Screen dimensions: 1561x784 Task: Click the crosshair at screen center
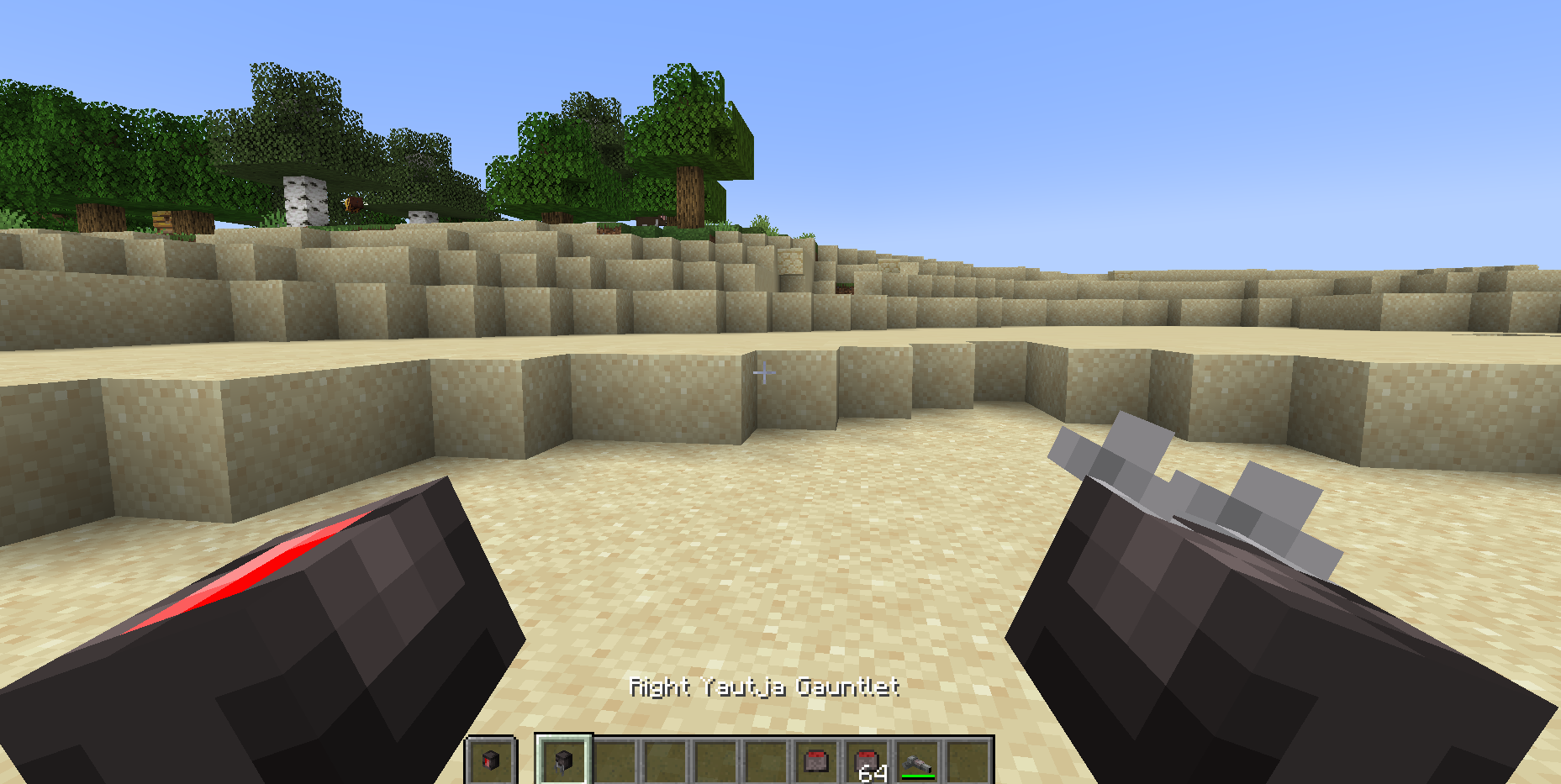tap(764, 371)
